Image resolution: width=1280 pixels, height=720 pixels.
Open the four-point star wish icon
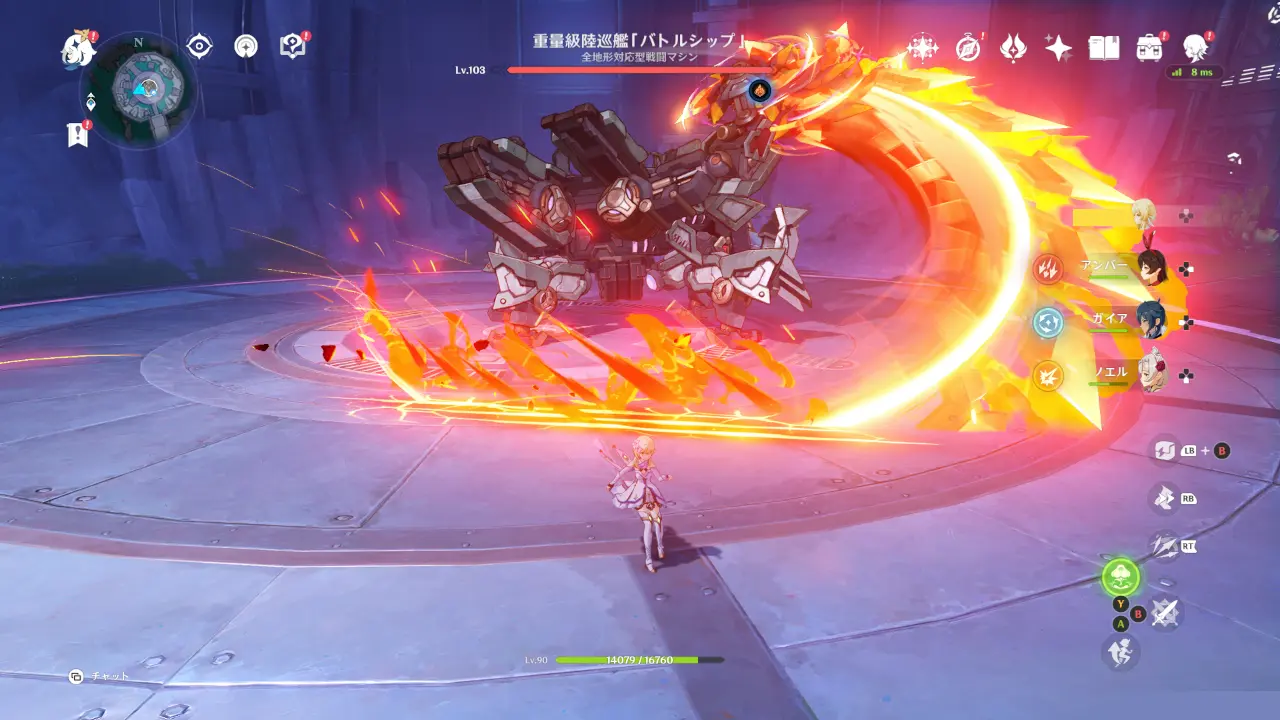pyautogui.click(x=1058, y=47)
